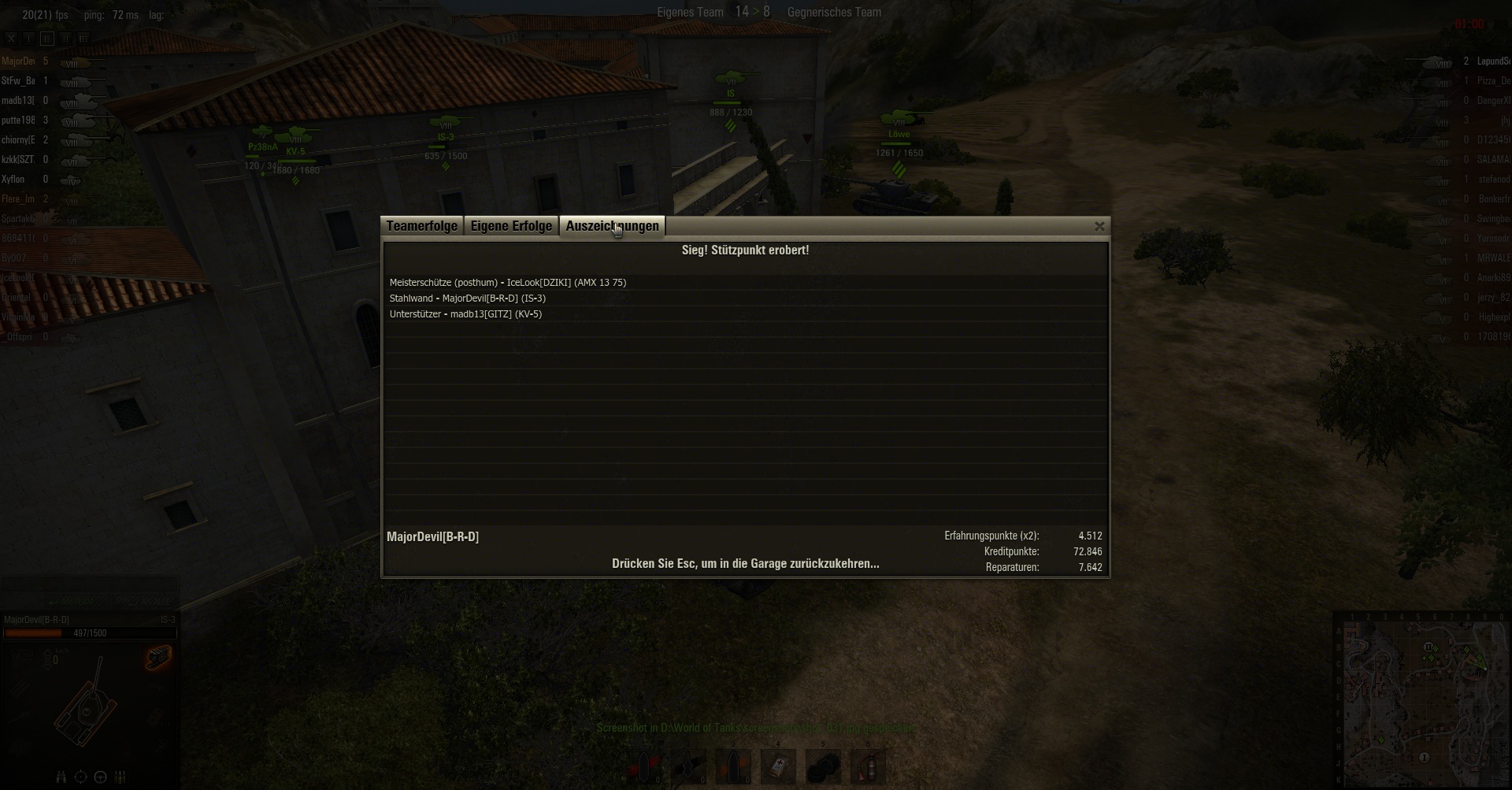Select the putte198 row in the player list
Screen dimensions: 1512x790
click(18, 121)
